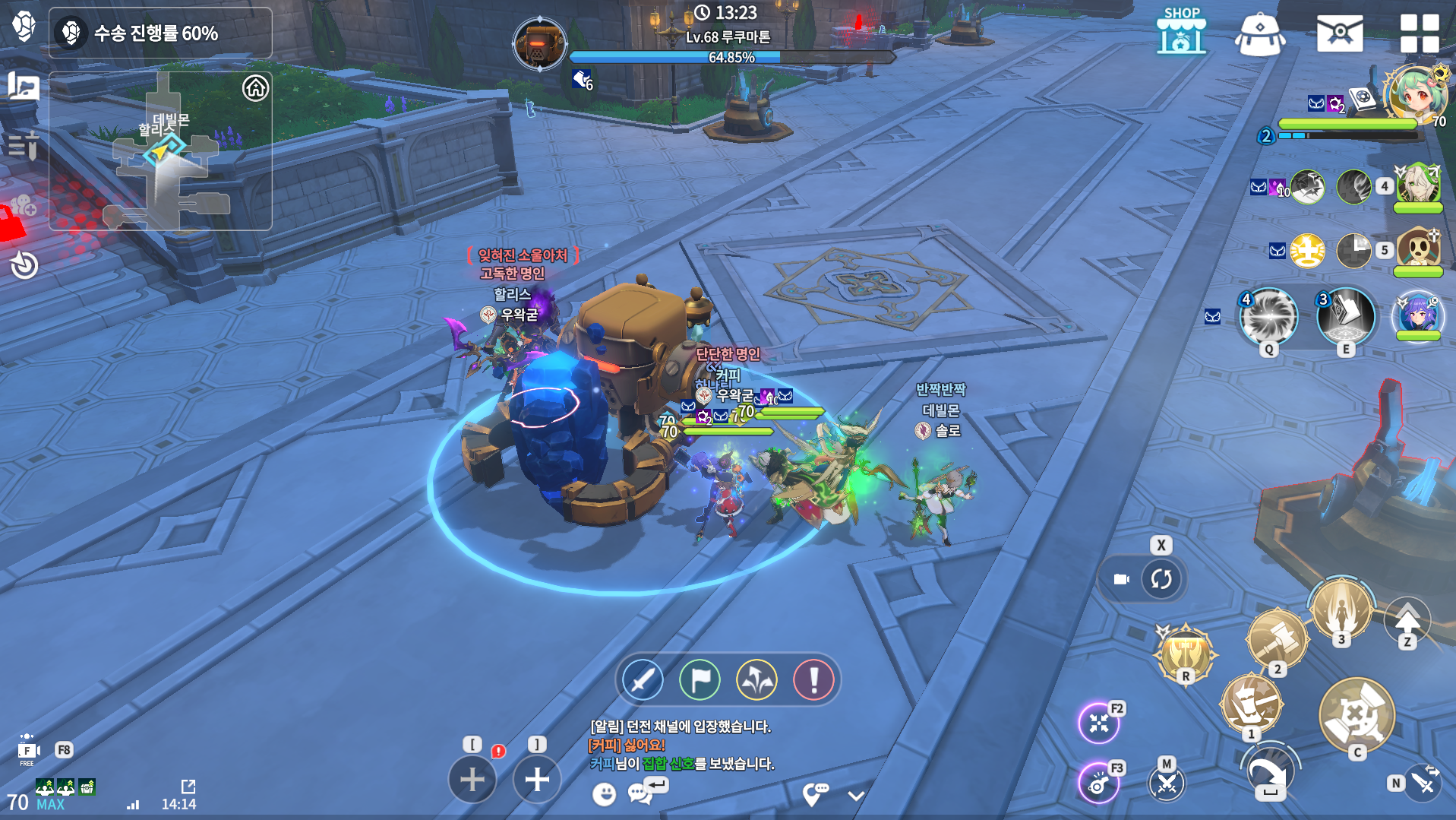The width and height of the screenshot is (1456, 820).
Task: Click the Lv.68 루쿠마톤 boss portrait
Action: (x=539, y=44)
